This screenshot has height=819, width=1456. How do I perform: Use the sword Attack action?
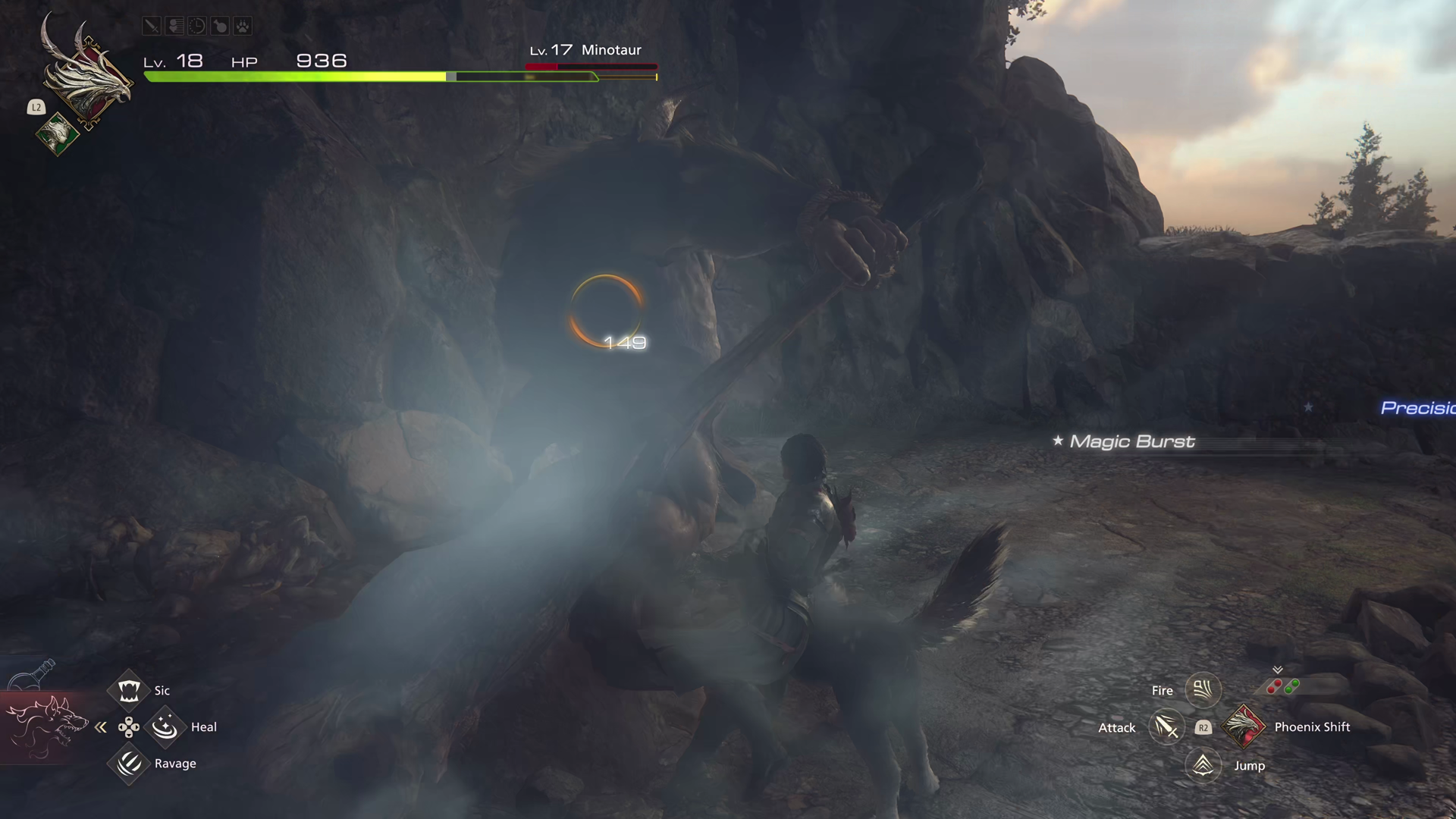click(1166, 727)
